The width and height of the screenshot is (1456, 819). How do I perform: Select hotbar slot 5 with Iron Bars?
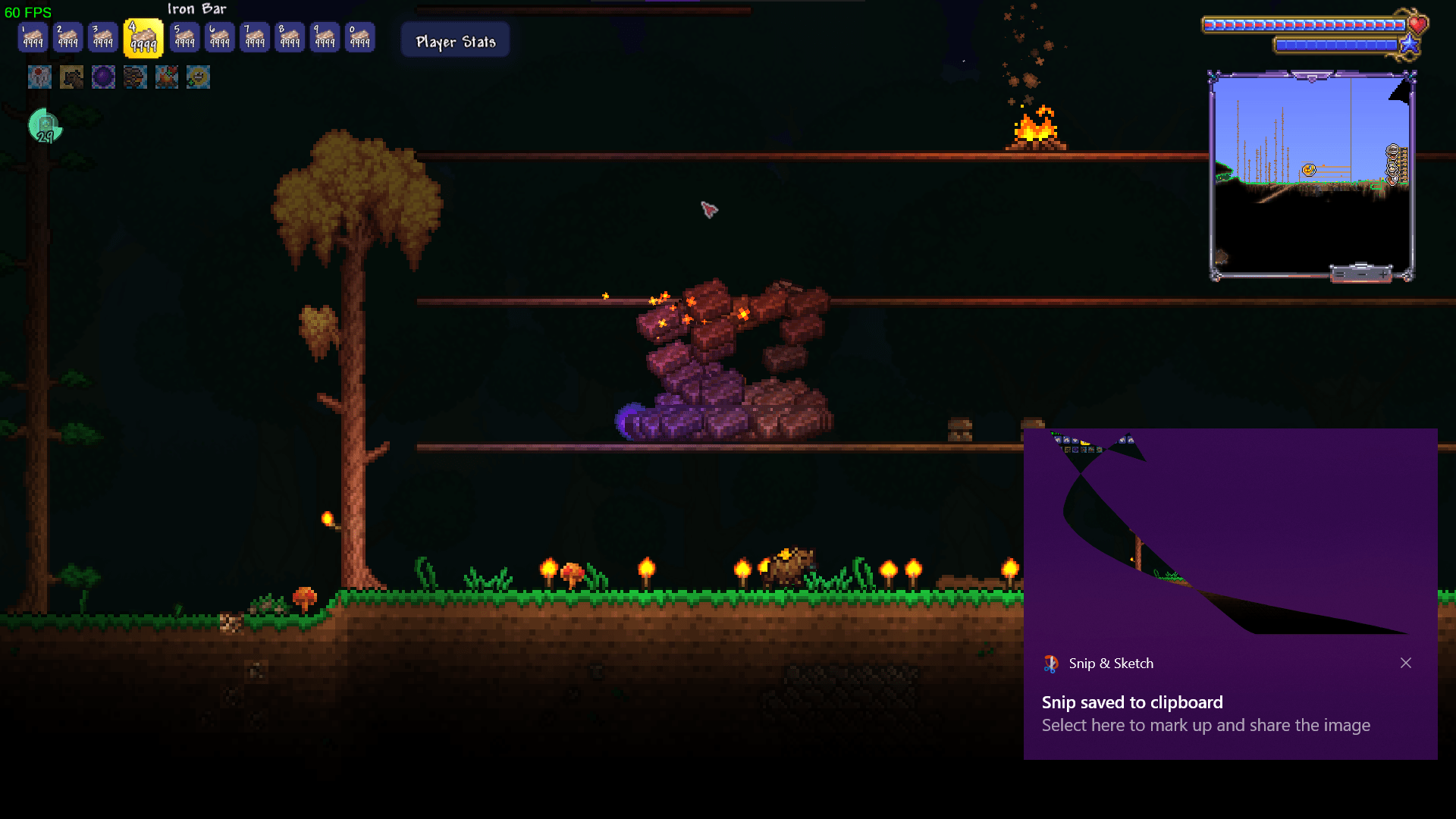pos(184,36)
